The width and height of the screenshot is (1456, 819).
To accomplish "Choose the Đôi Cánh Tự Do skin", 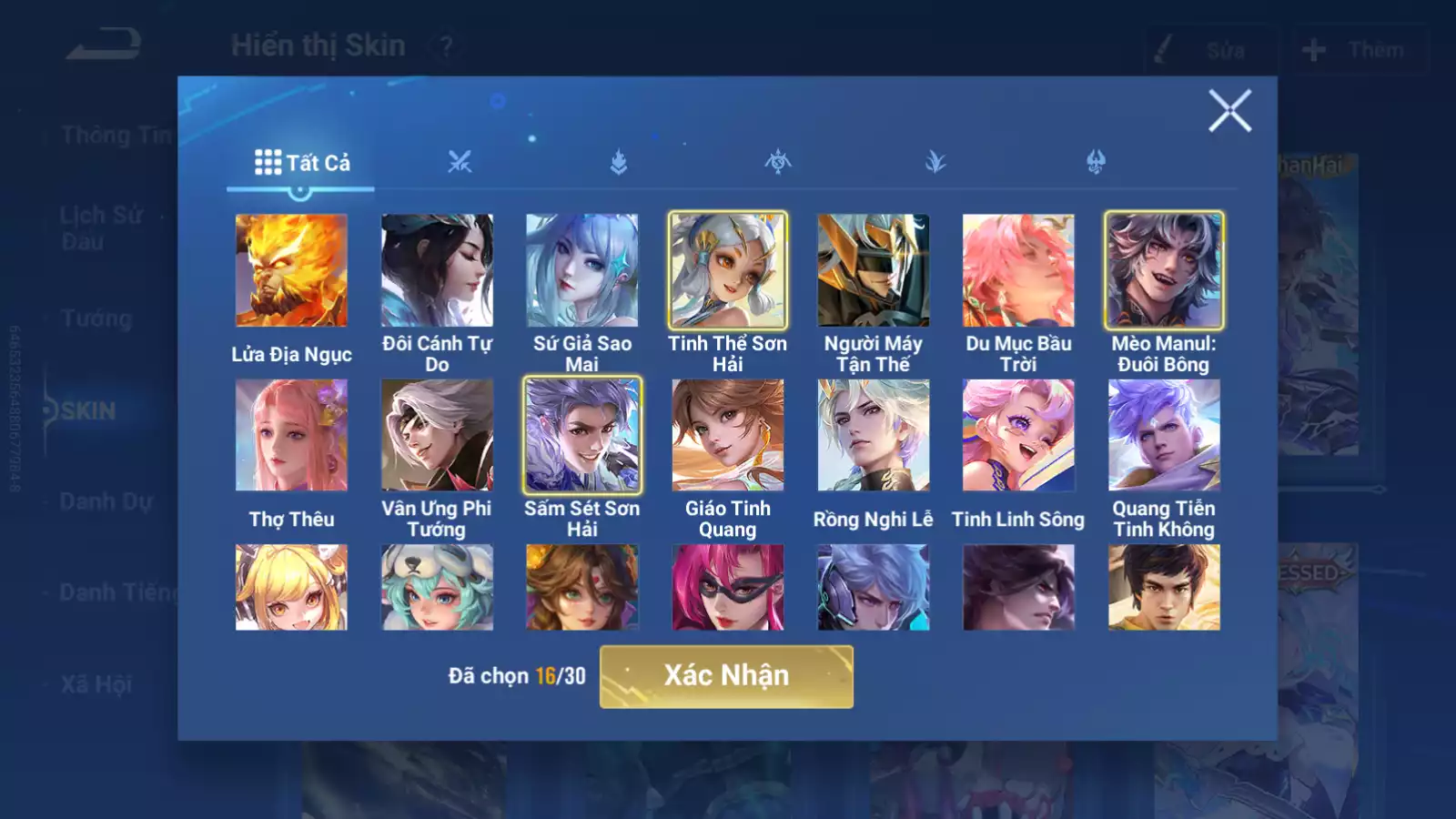I will [x=437, y=270].
